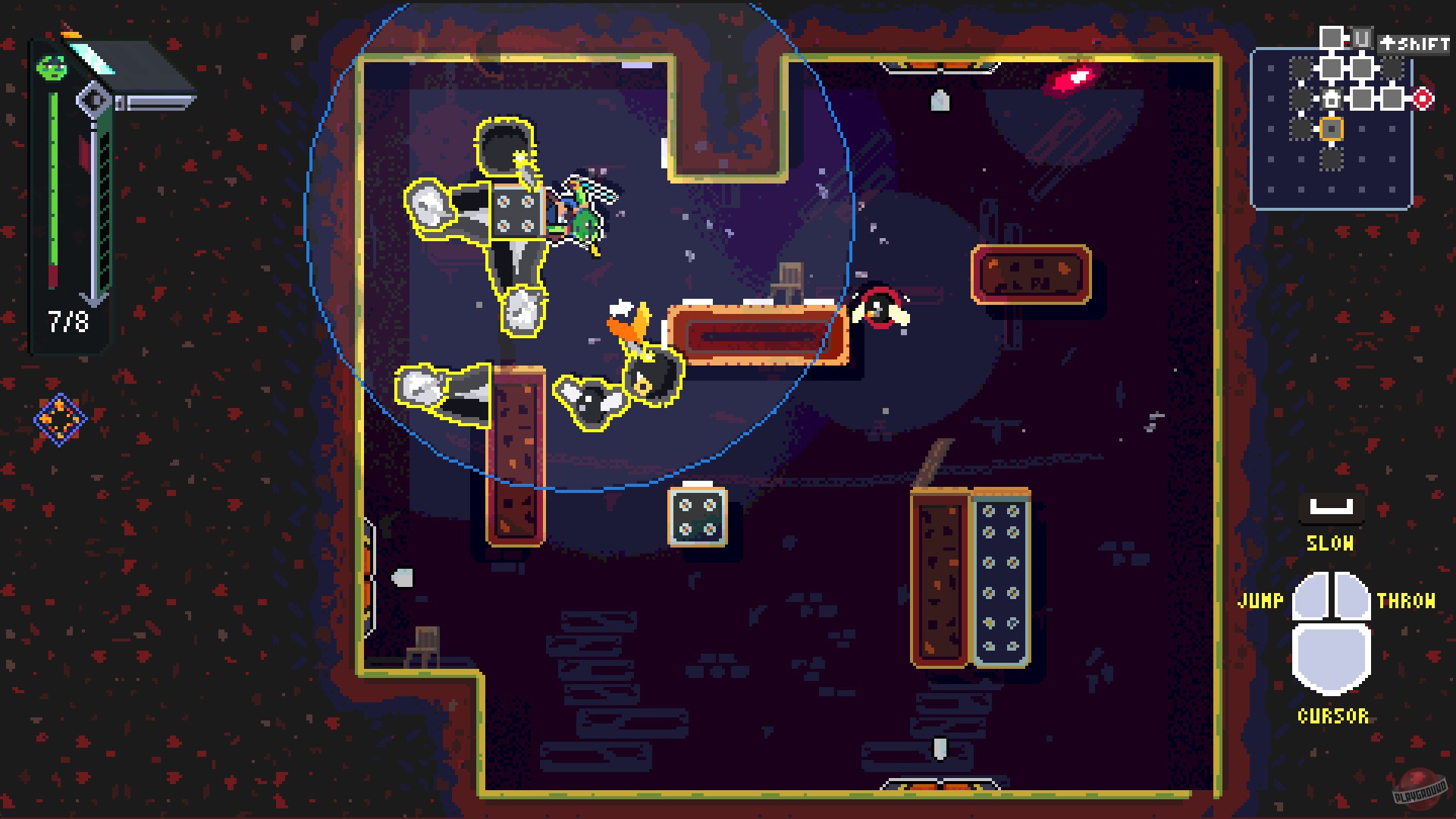1456x819 pixels.
Task: Click the spacebar icon labeled SLOW
Action: click(x=1331, y=508)
